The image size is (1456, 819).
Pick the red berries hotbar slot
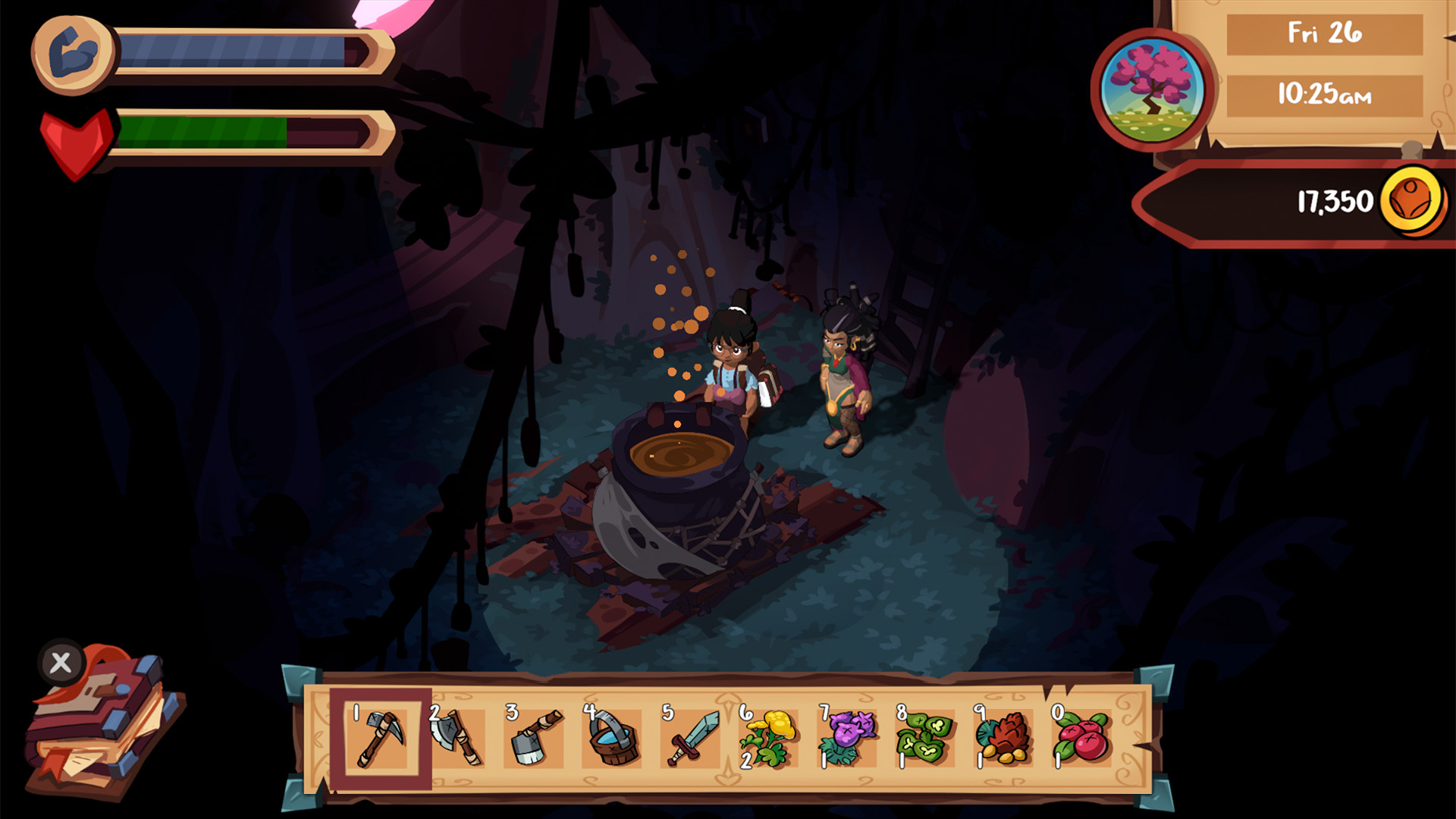coord(1081,739)
